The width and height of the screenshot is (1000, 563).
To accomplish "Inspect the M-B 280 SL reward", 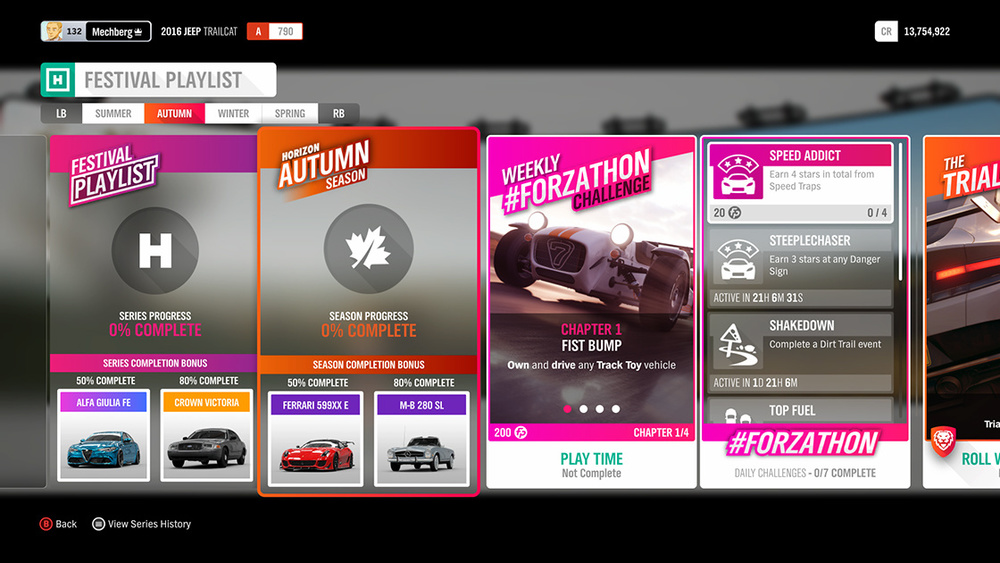I will tap(421, 438).
